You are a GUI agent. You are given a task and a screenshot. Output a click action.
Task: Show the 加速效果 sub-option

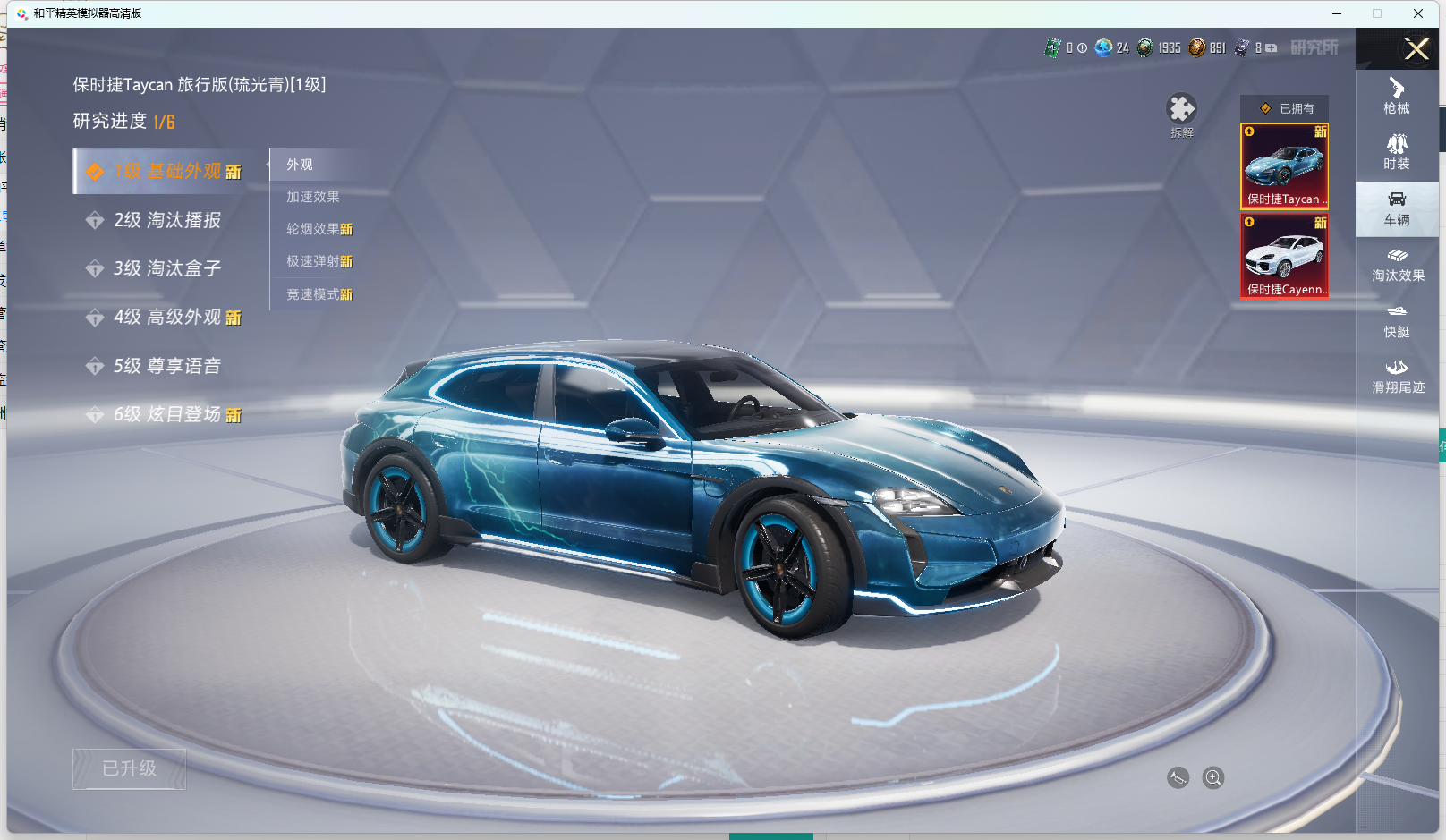(x=312, y=197)
